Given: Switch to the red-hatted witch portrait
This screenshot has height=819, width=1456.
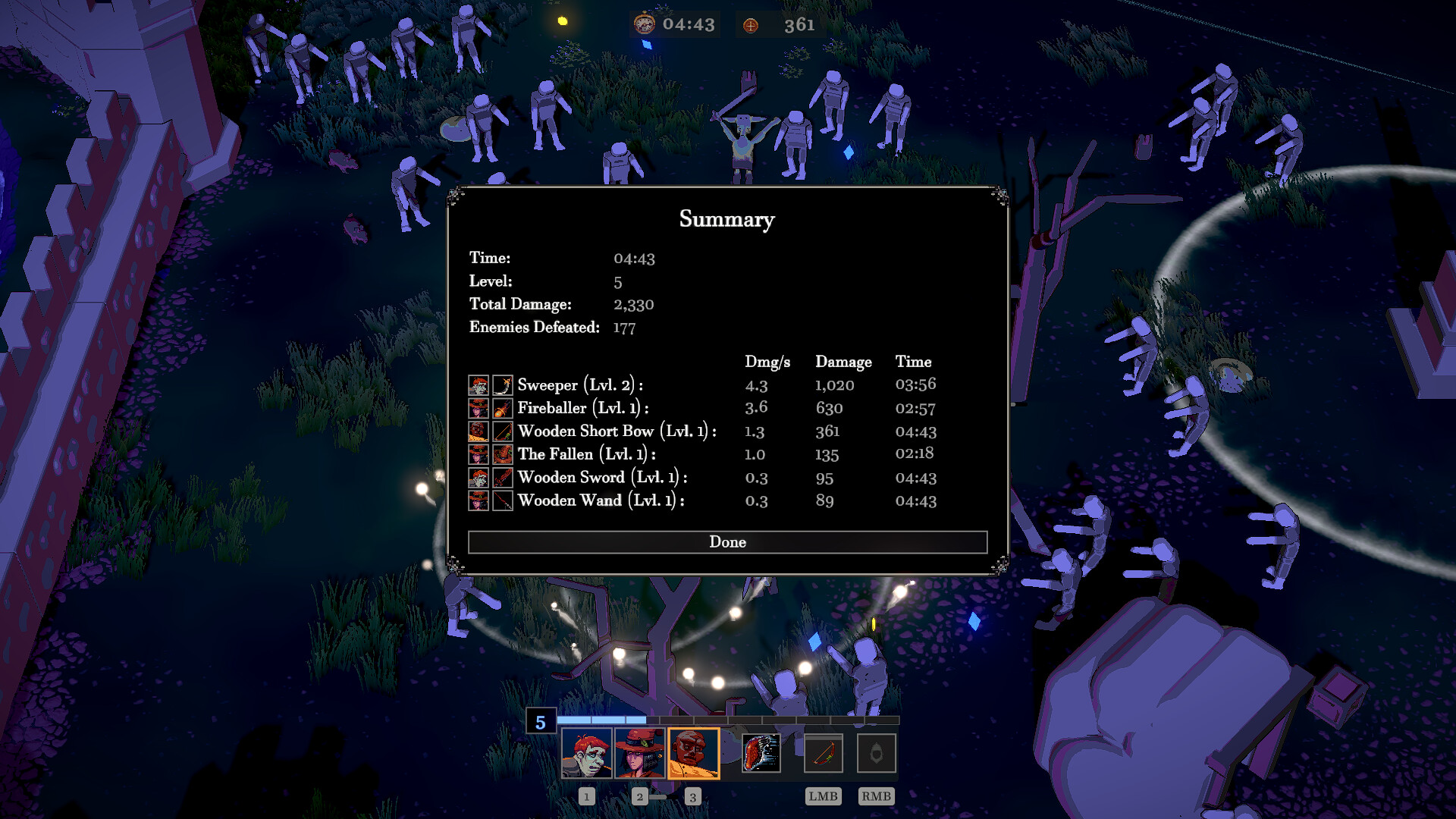Looking at the screenshot, I should pyautogui.click(x=641, y=752).
